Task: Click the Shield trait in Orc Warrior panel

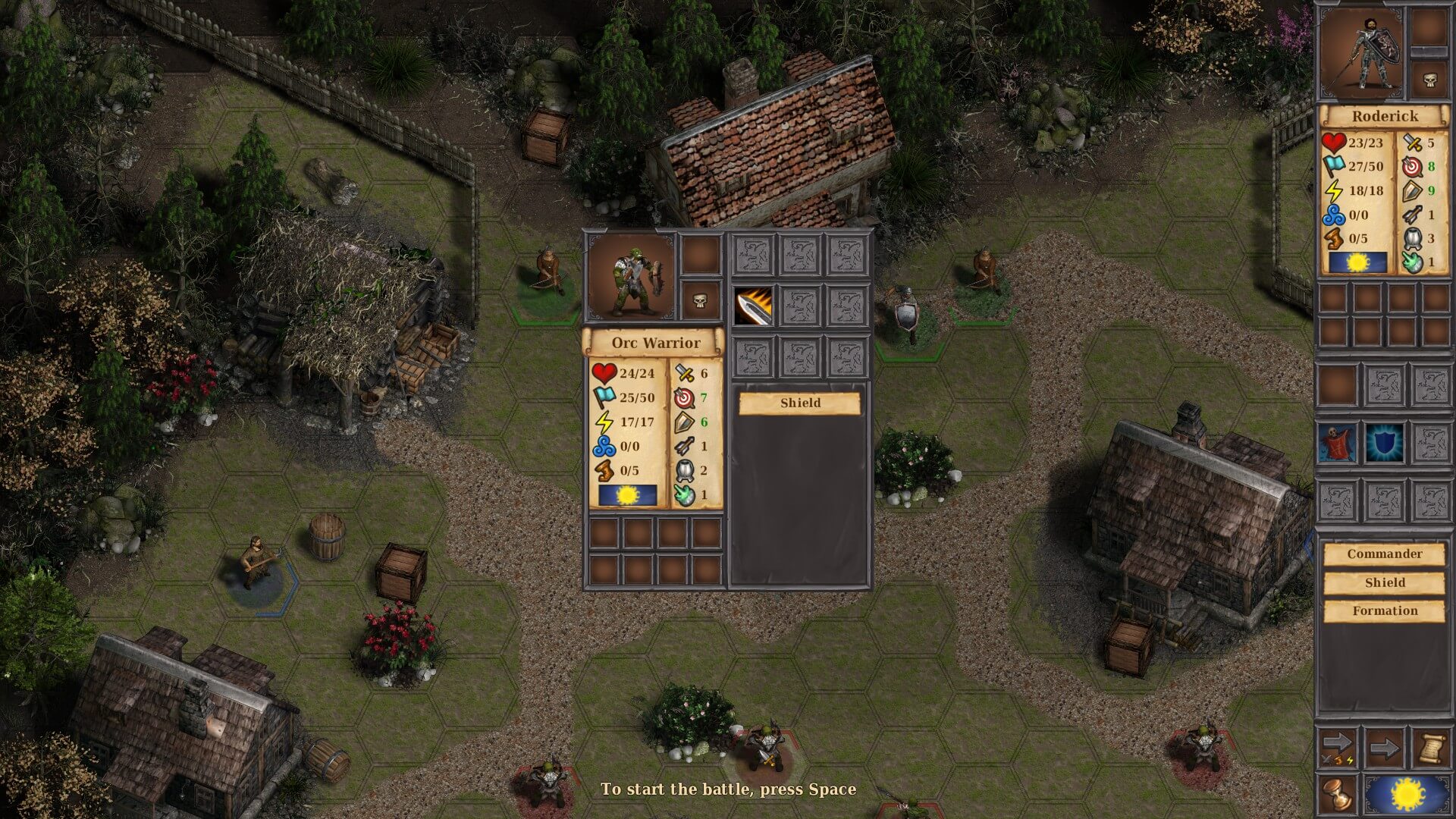Action: pos(800,403)
